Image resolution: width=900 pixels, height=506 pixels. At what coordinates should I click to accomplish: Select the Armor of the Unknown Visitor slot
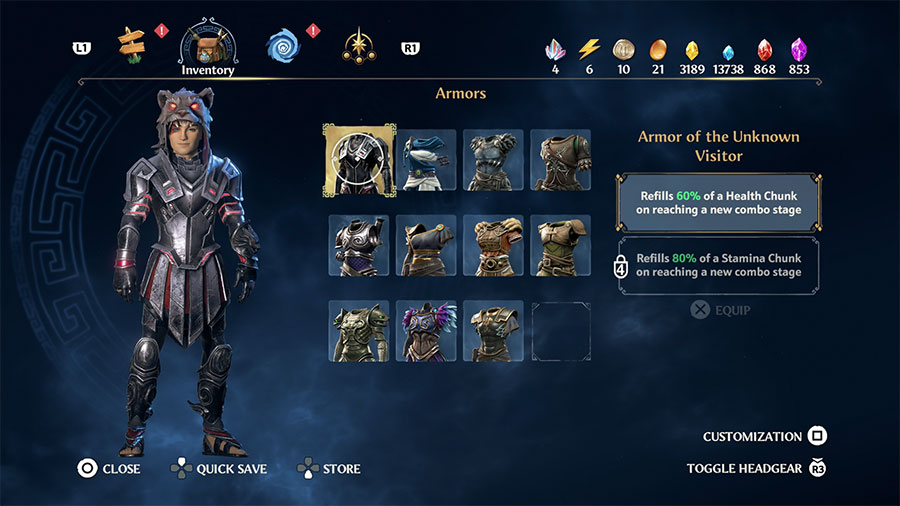click(359, 160)
